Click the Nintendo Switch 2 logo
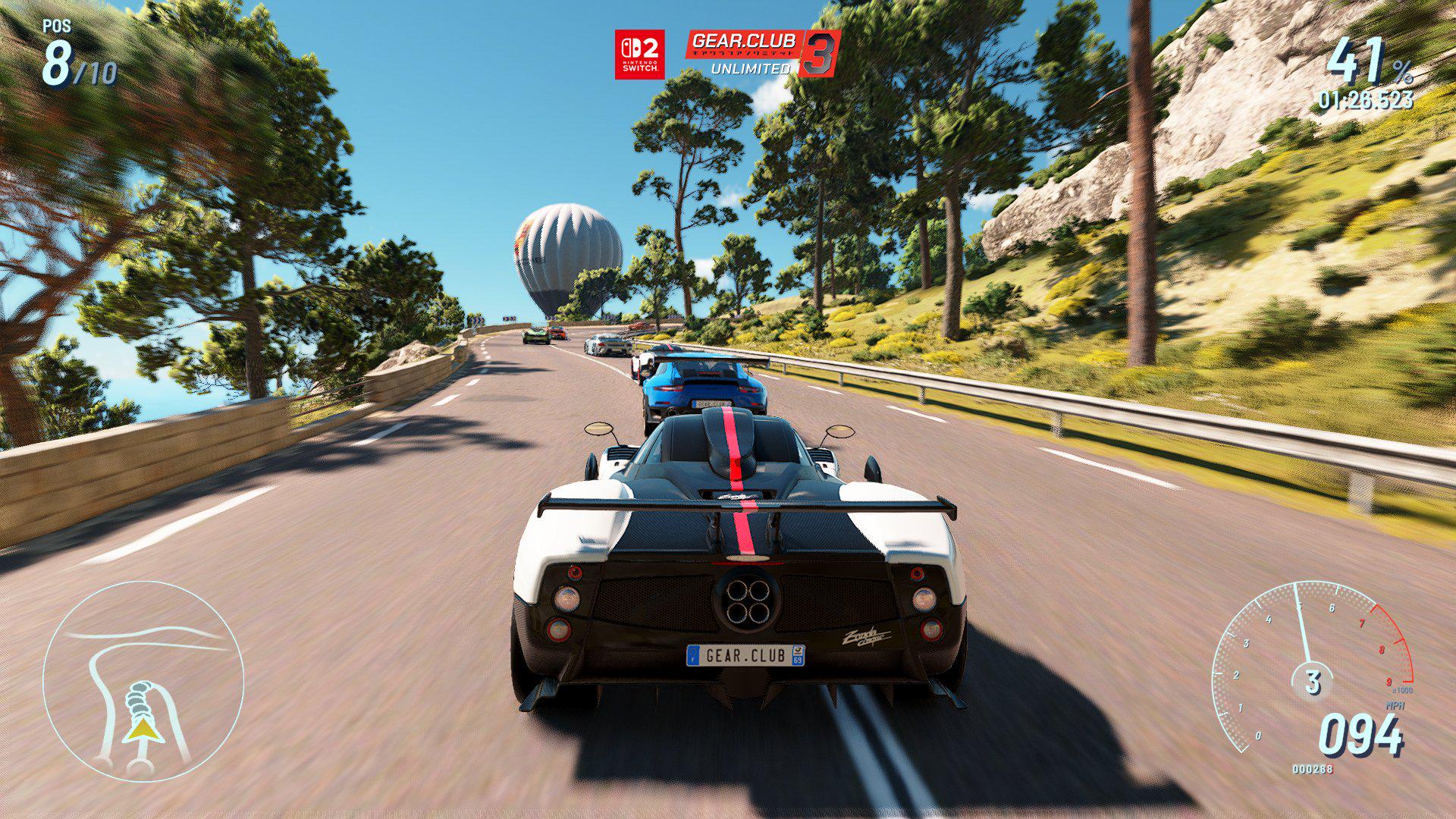The height and width of the screenshot is (819, 1456). (x=639, y=54)
